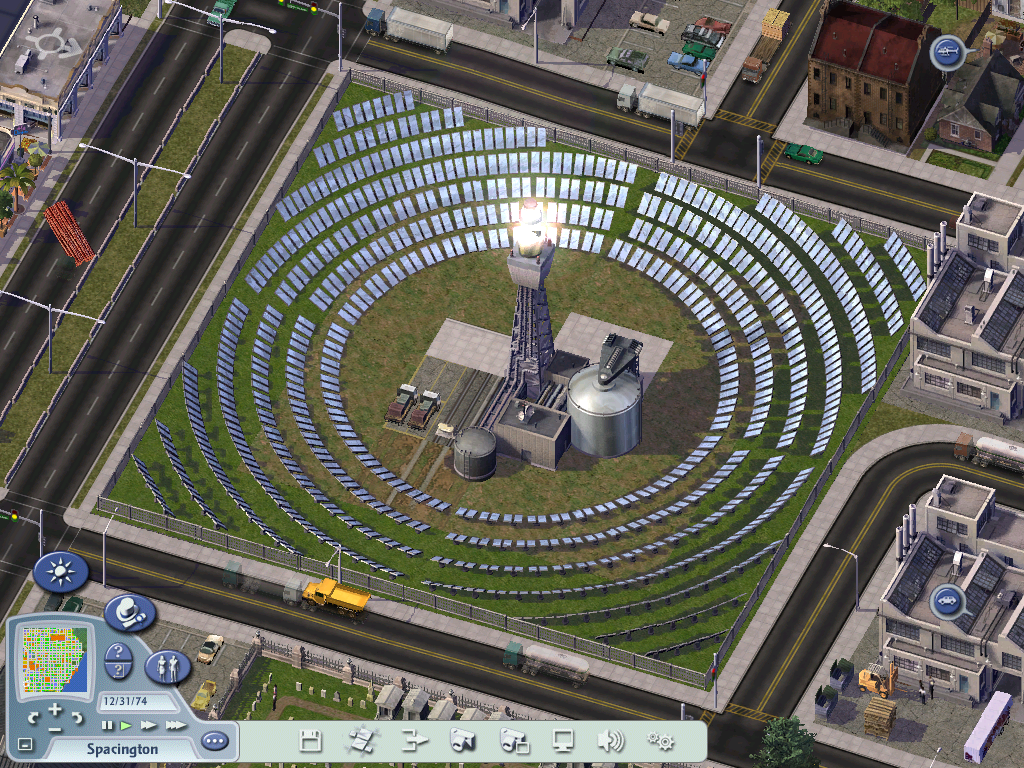Toggle the three-dots options button

tap(214, 742)
